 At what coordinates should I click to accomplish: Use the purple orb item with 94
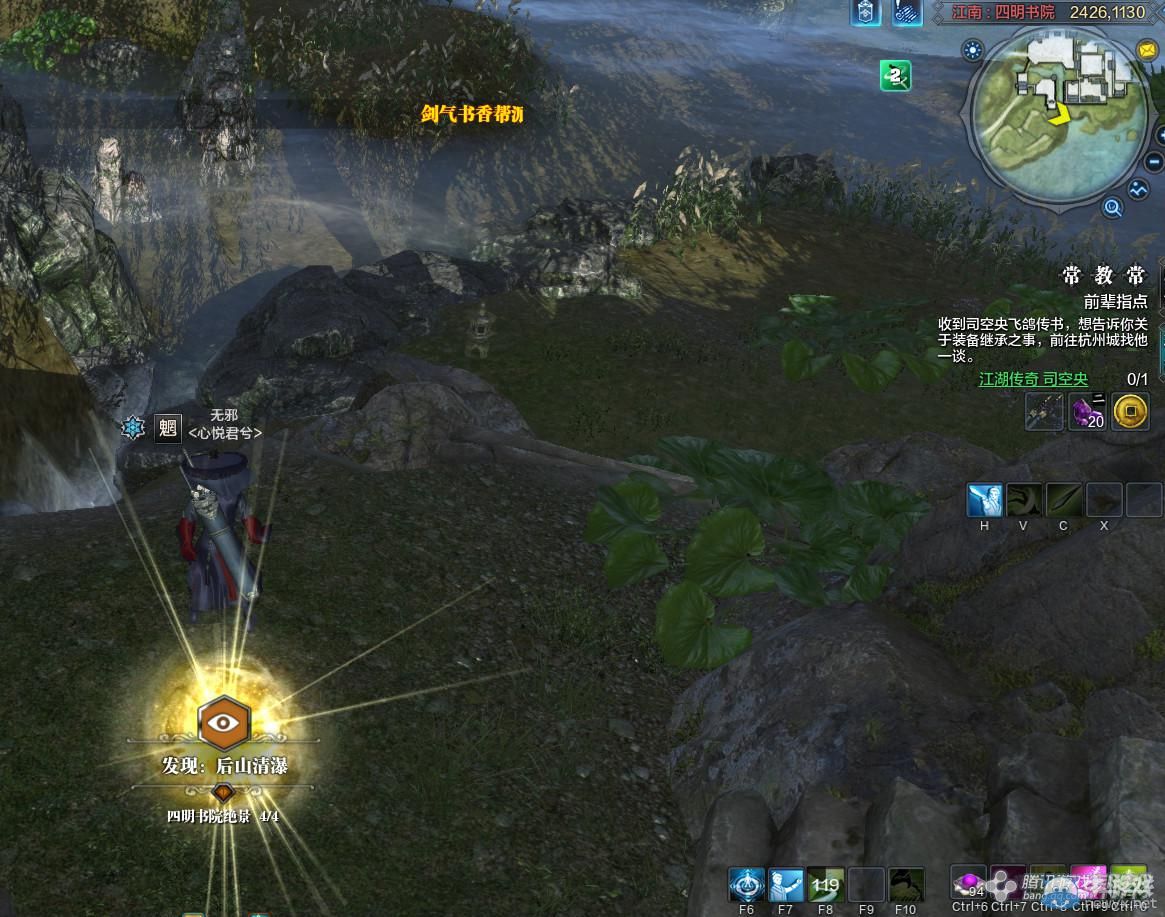[x=968, y=883]
